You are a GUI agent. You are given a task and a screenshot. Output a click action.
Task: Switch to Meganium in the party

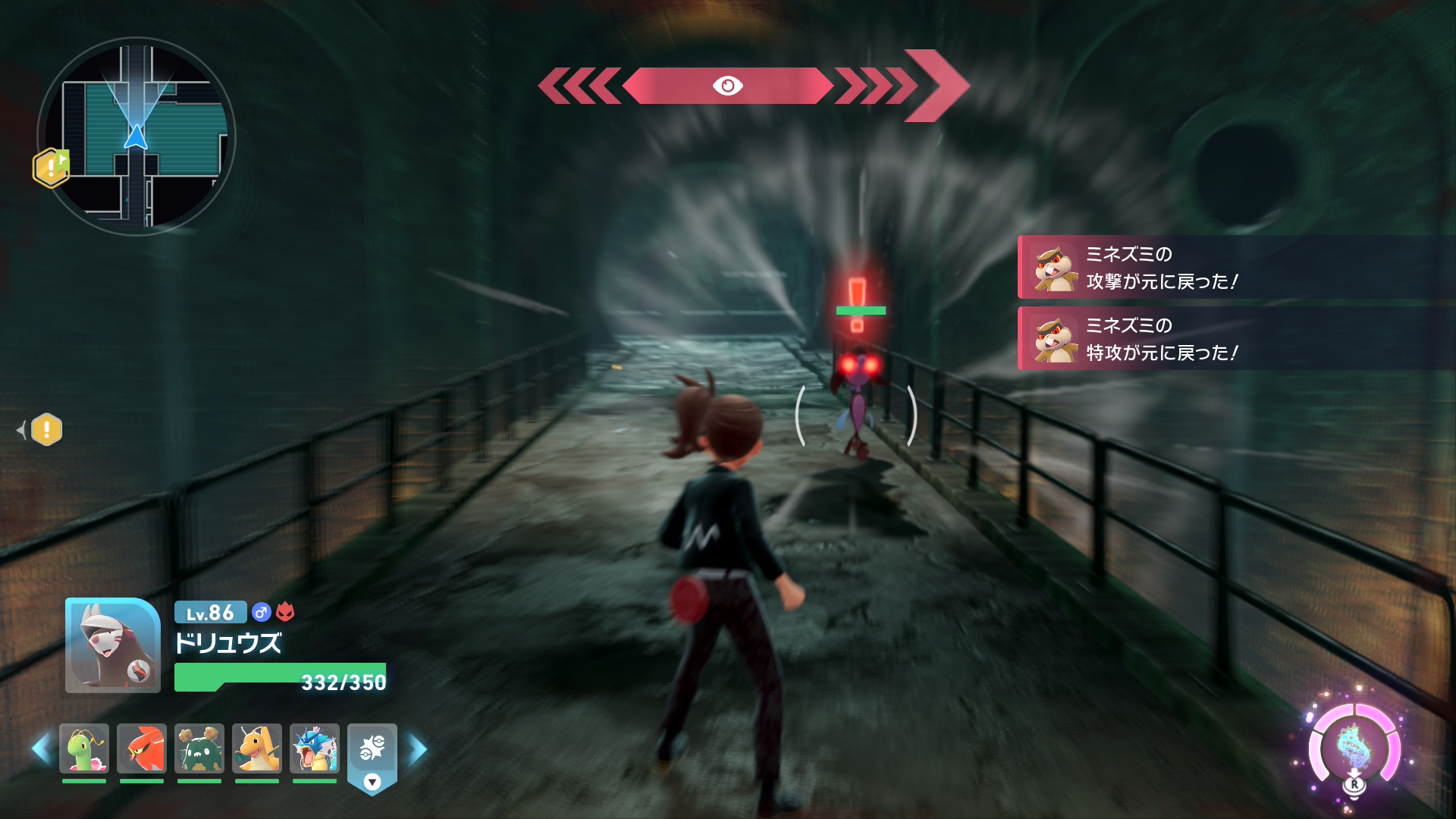84,748
